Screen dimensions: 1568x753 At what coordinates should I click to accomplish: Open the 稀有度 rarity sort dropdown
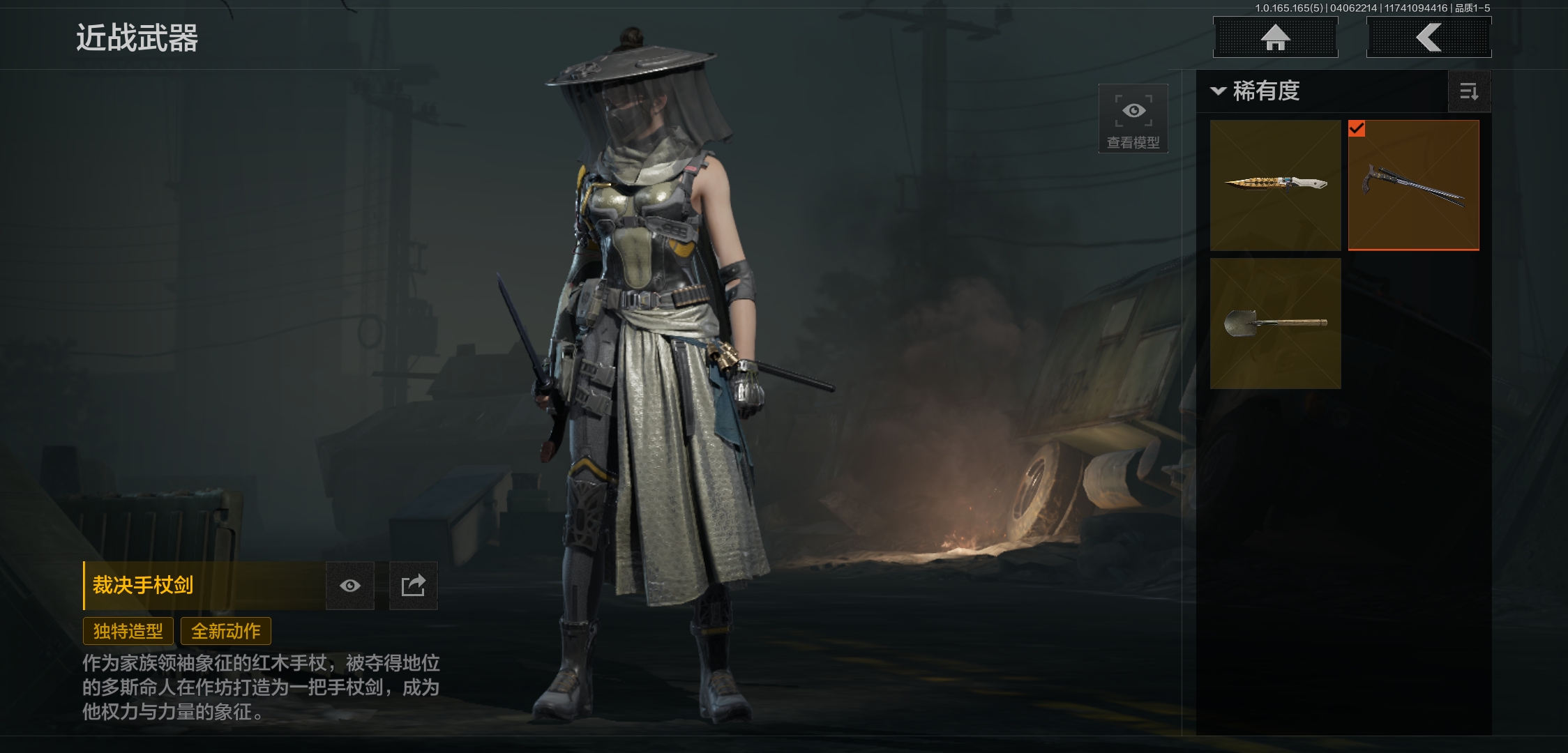[1257, 91]
